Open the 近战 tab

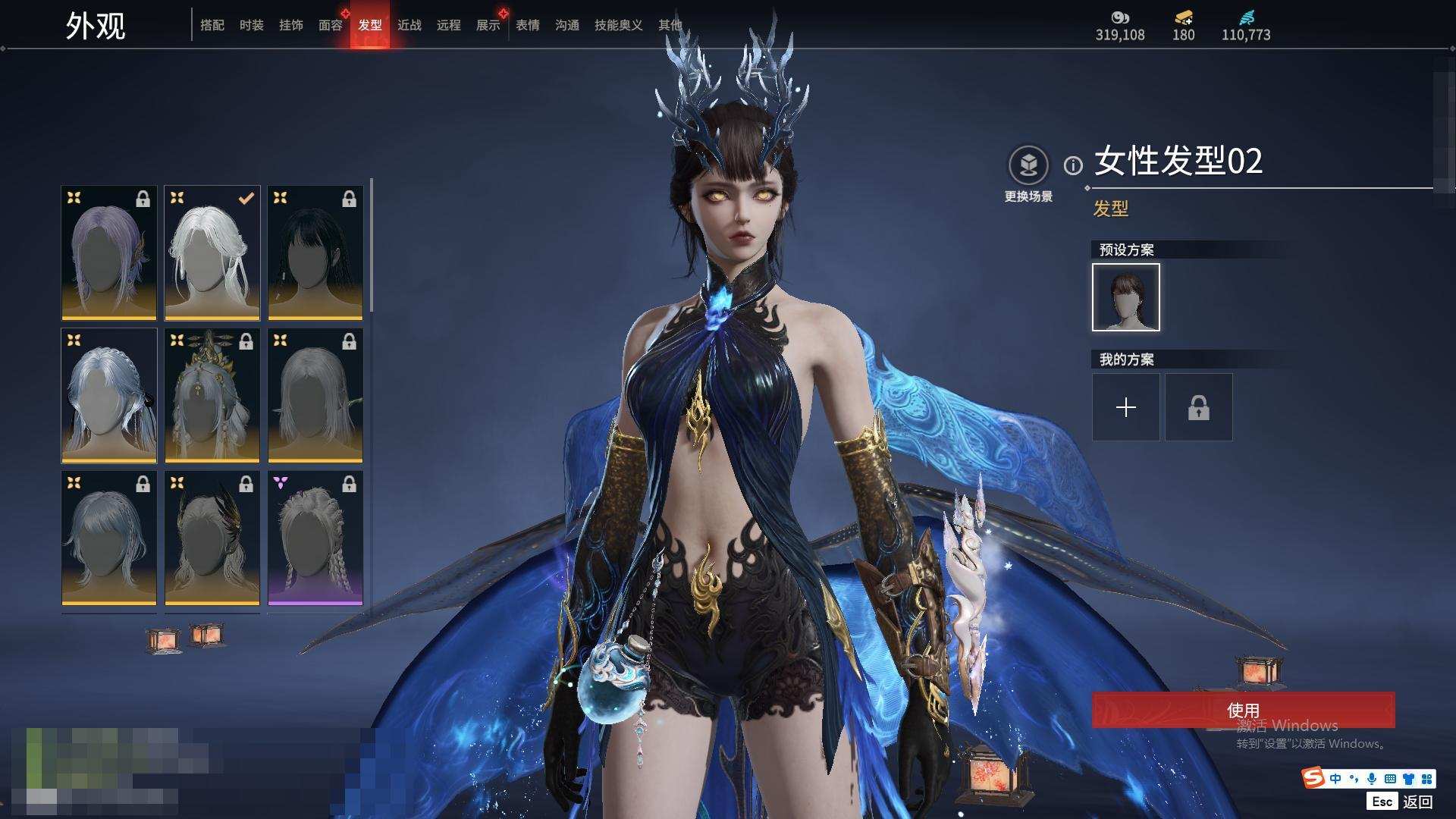[409, 25]
